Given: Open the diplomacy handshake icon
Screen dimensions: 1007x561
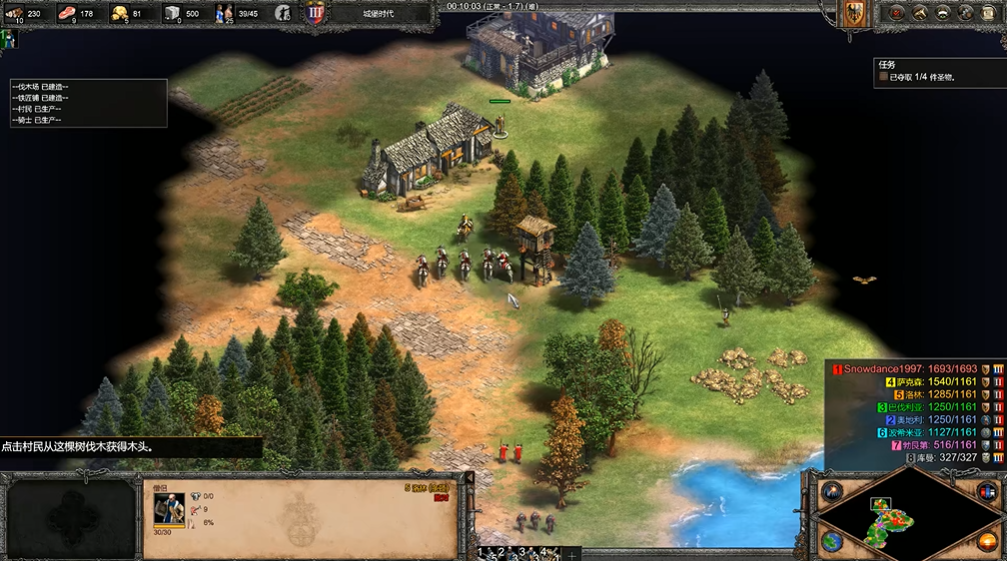Looking at the screenshot, I should coord(942,13).
